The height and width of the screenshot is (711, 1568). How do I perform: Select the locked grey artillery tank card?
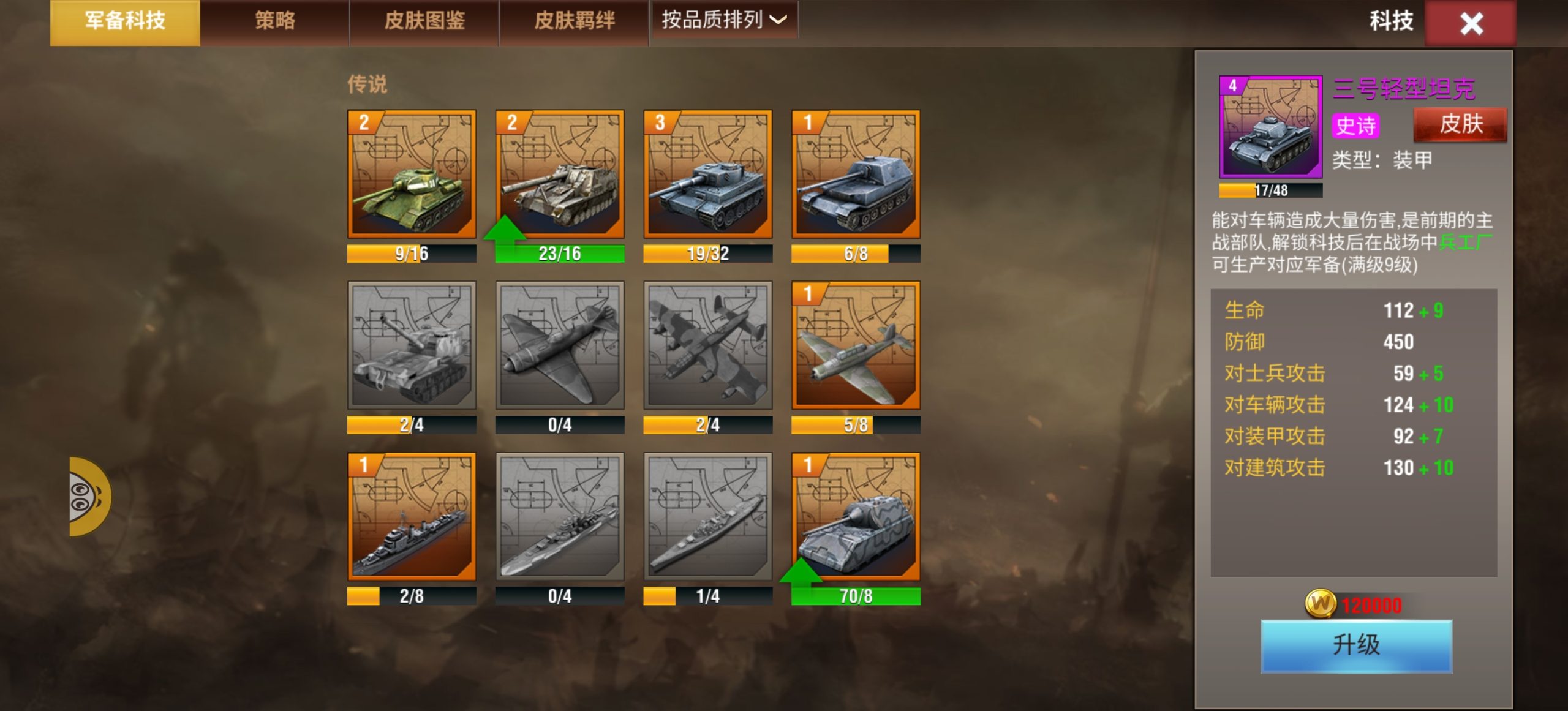pos(412,345)
